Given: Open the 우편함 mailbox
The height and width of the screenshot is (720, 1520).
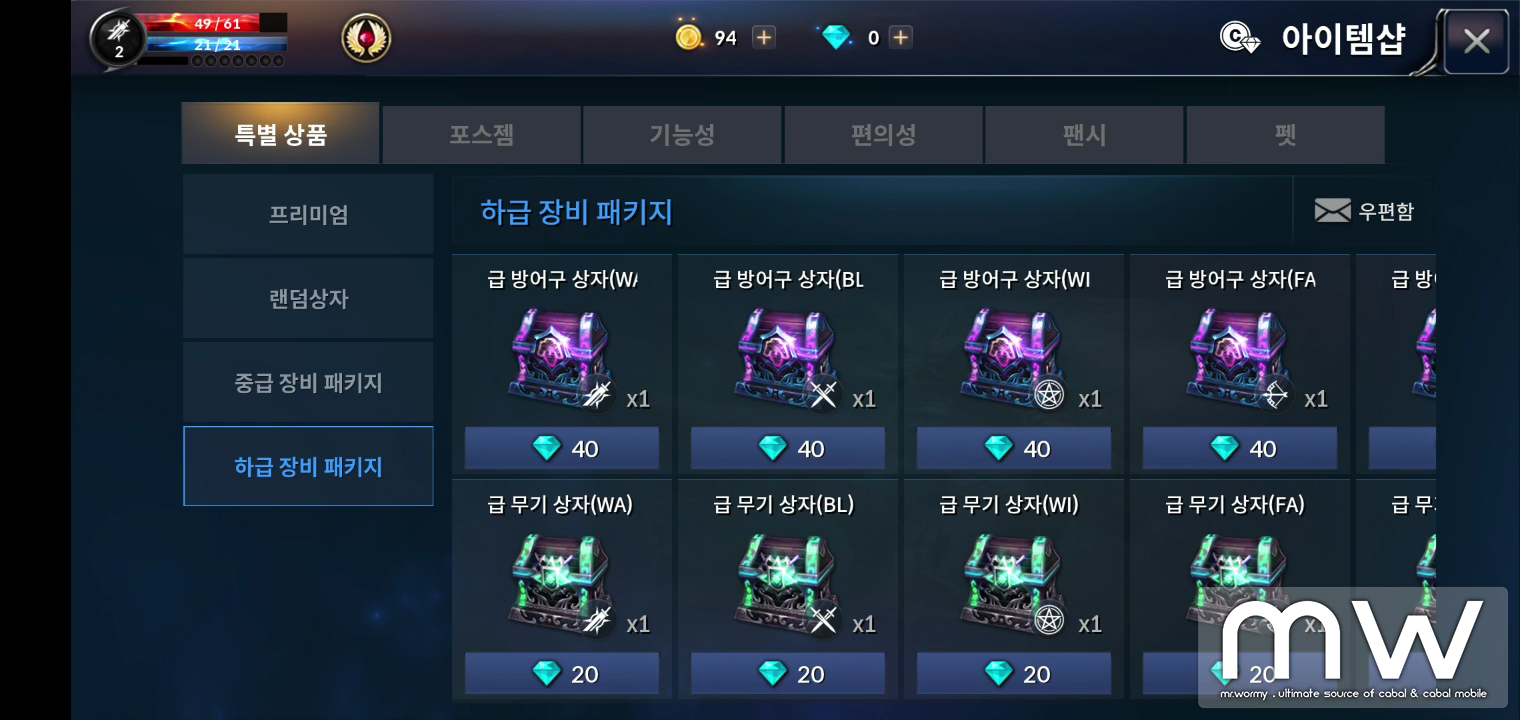Looking at the screenshot, I should pyautogui.click(x=1363, y=211).
